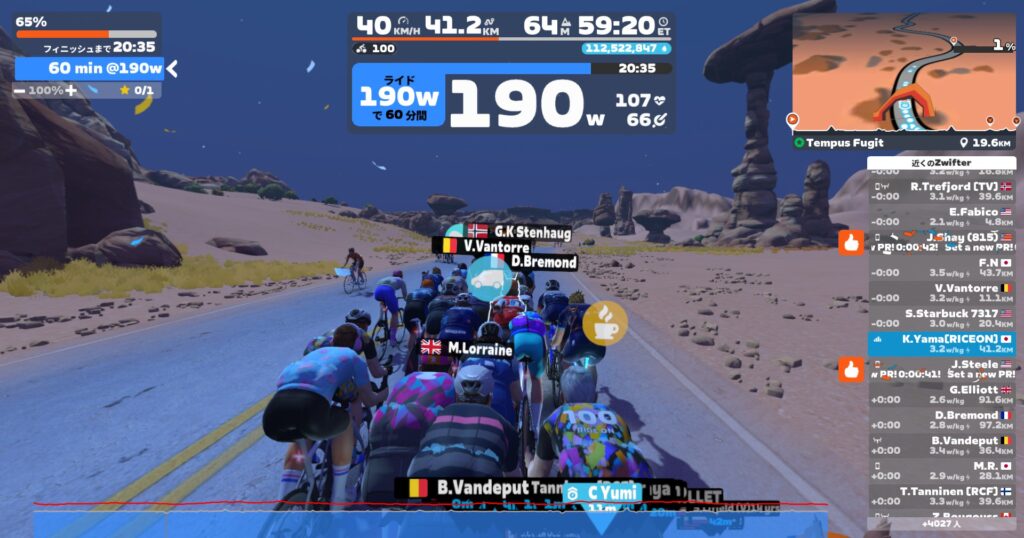Select R.Trefjord in nearby riders list
1024x538 pixels.
click(940, 190)
